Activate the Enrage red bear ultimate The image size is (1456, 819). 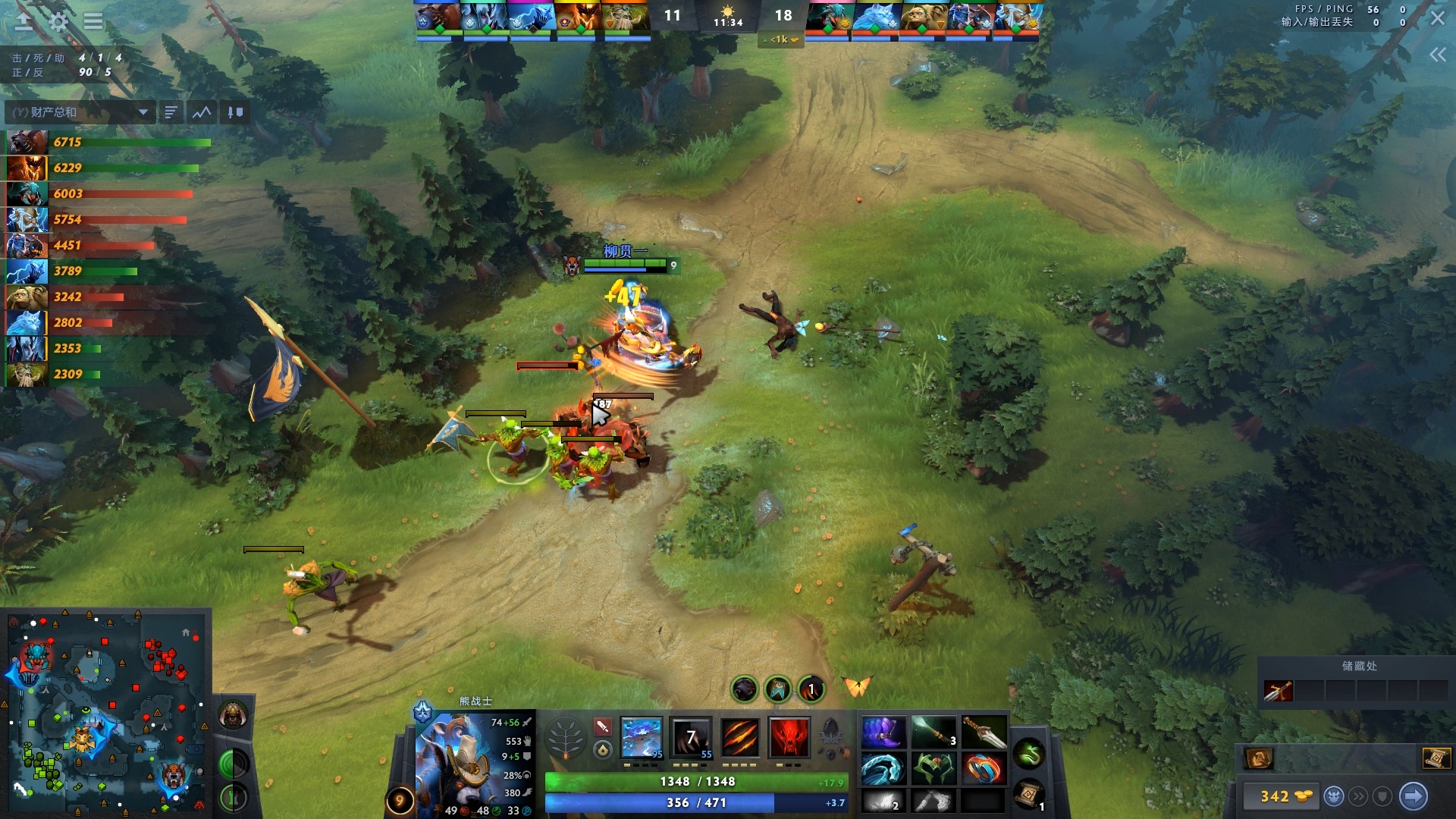click(x=789, y=737)
